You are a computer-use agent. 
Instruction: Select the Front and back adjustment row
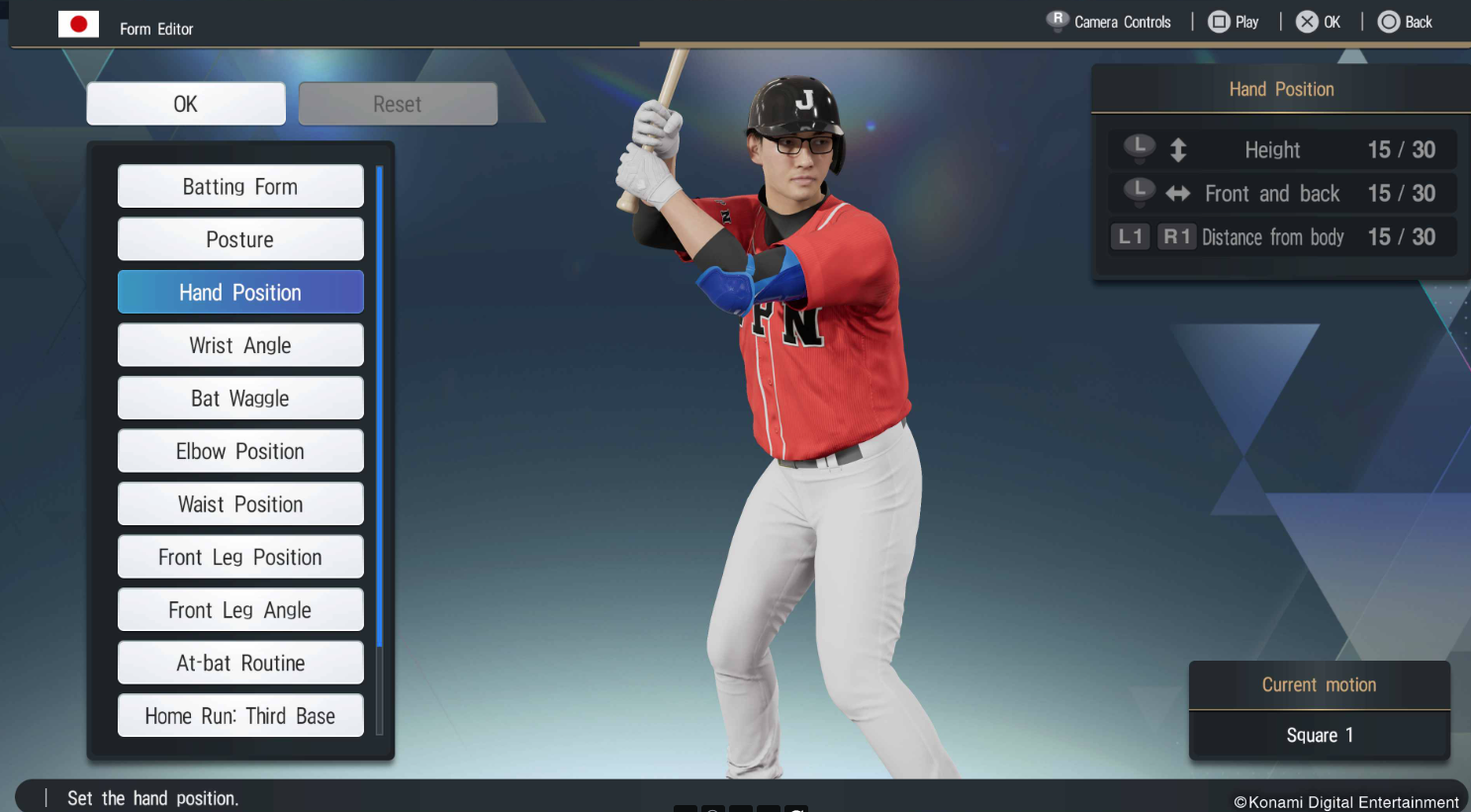(1281, 194)
